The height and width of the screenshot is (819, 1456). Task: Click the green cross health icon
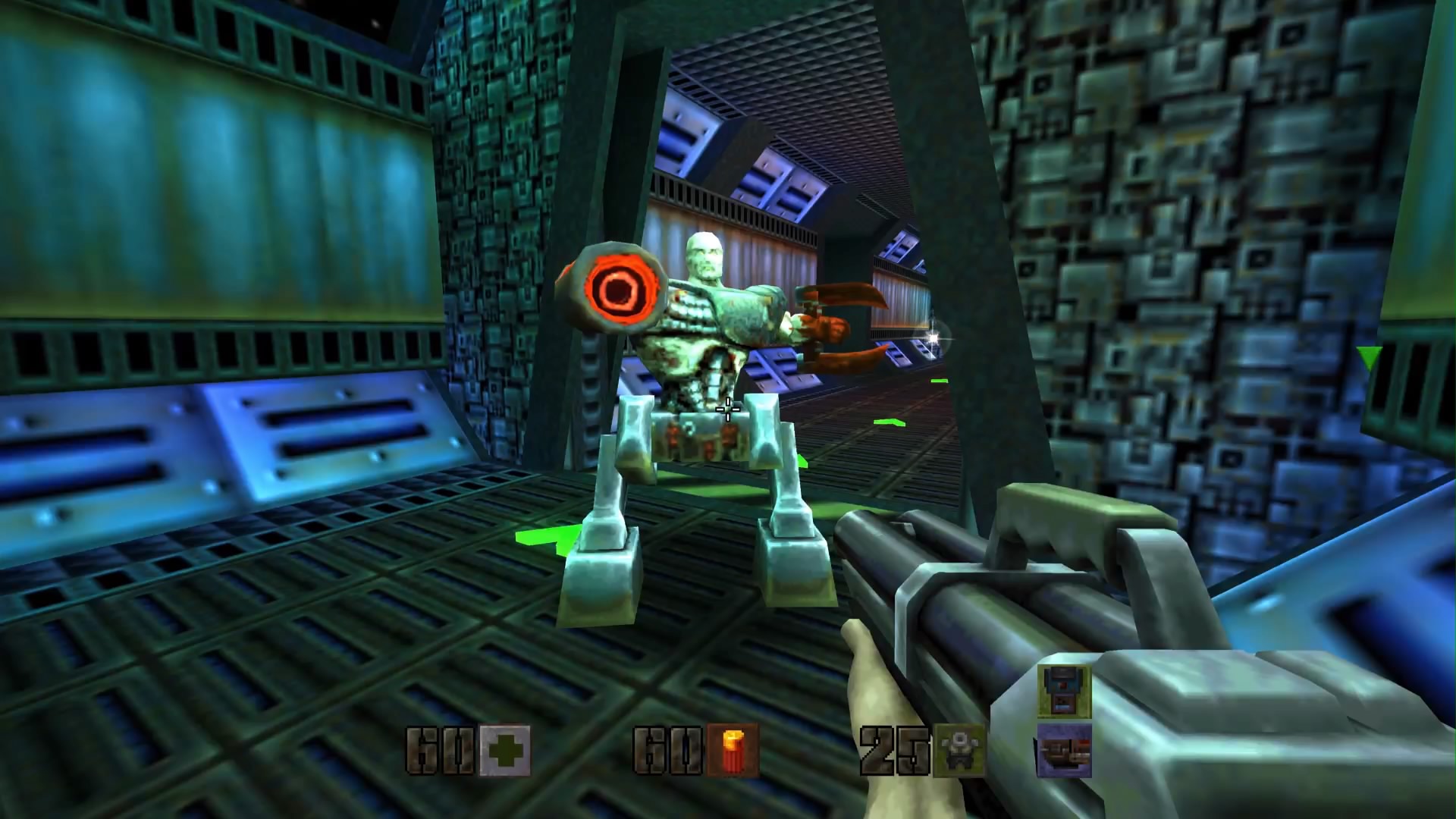[x=505, y=751]
